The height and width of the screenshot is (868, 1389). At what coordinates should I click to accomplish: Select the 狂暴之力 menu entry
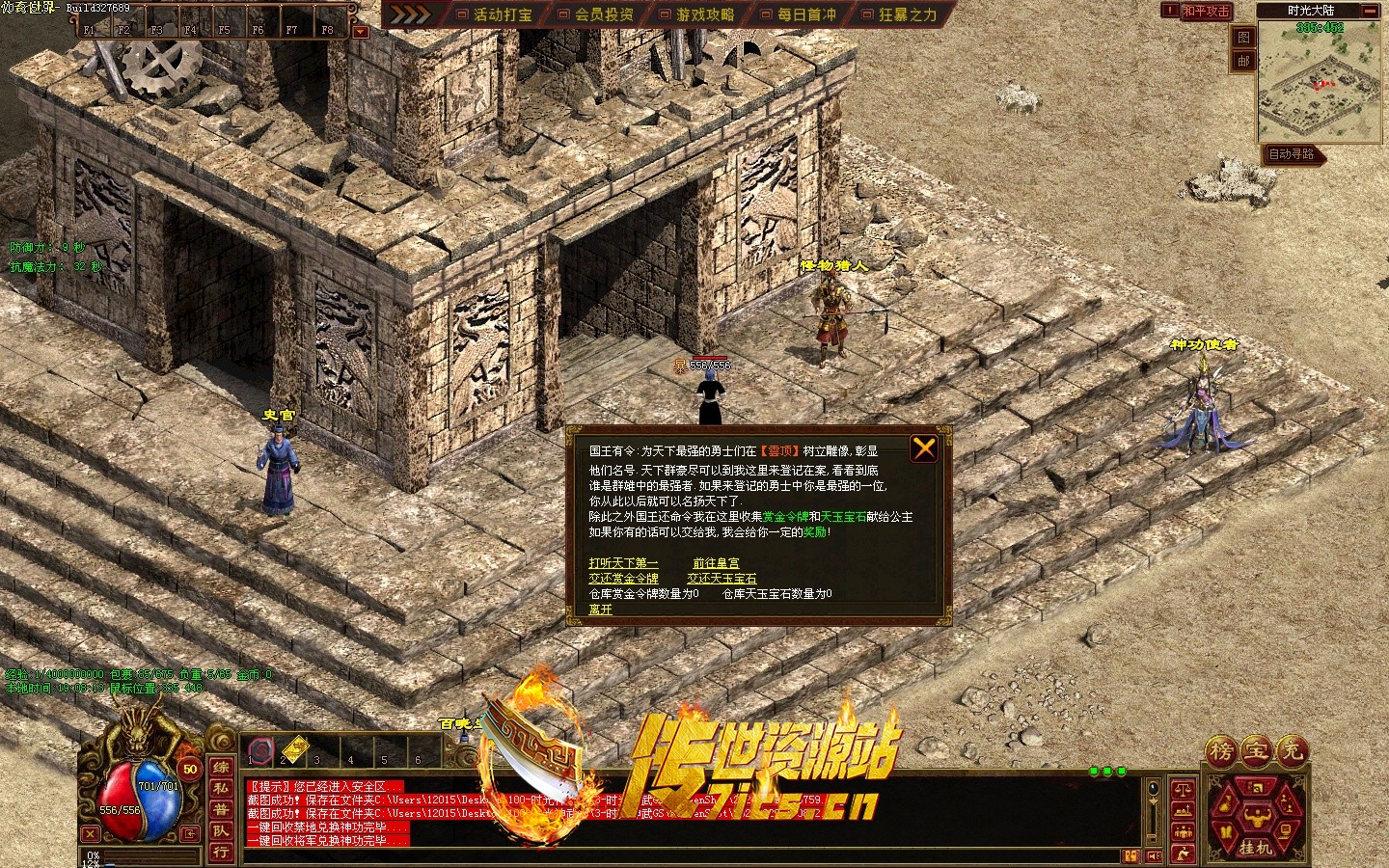(900, 14)
